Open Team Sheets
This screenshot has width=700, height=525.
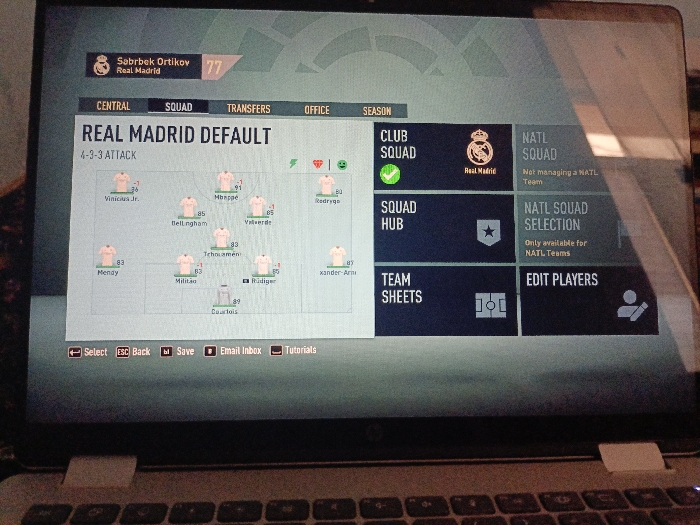[x=446, y=299]
